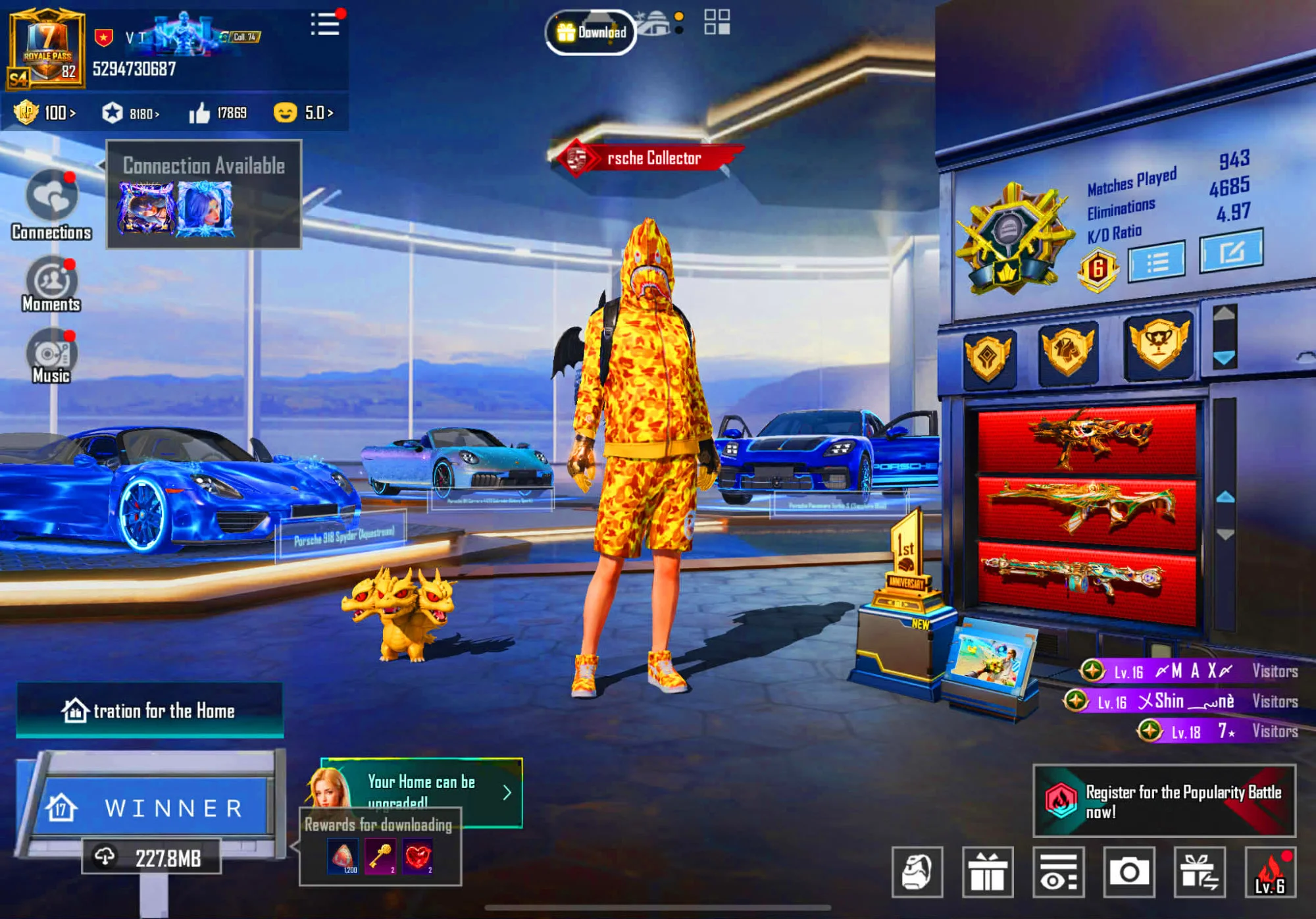The width and height of the screenshot is (1316, 919).
Task: Open the hamburger list menu
Action: pyautogui.click(x=325, y=24)
